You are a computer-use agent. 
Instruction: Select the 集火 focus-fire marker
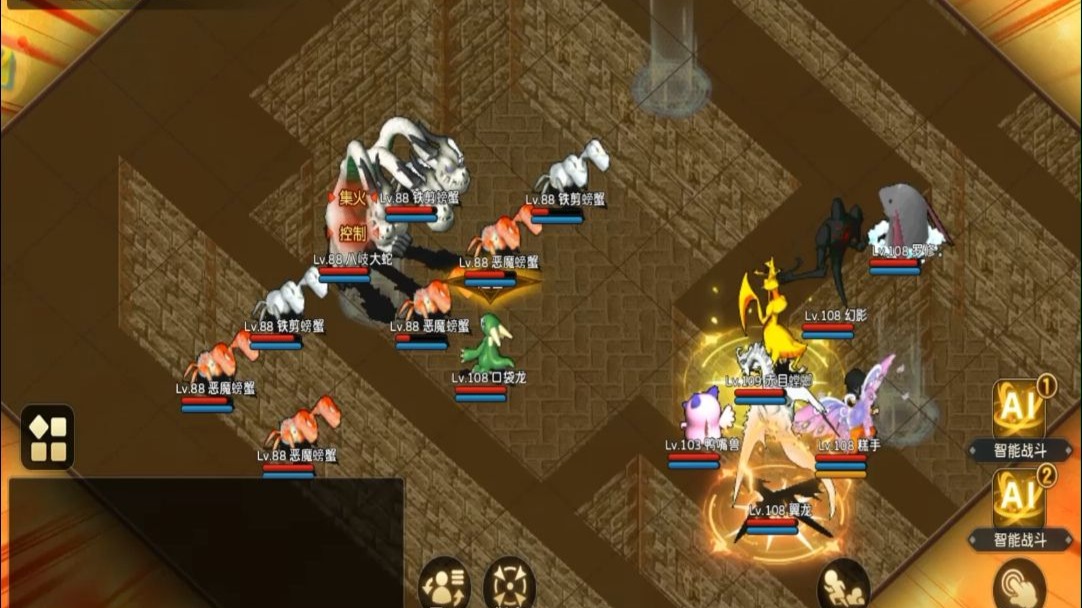(352, 199)
